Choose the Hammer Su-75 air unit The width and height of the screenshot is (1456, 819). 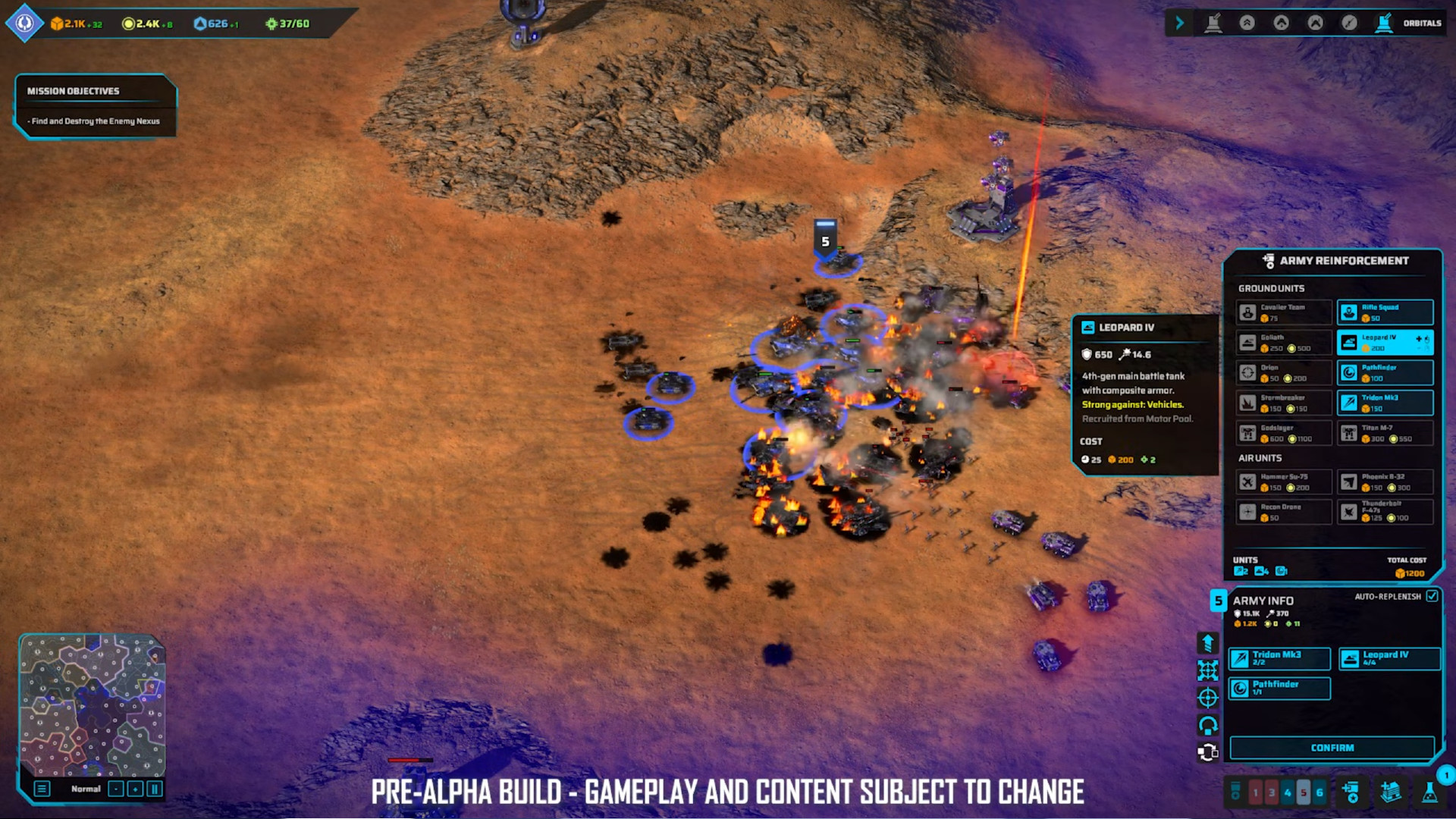(x=1284, y=482)
